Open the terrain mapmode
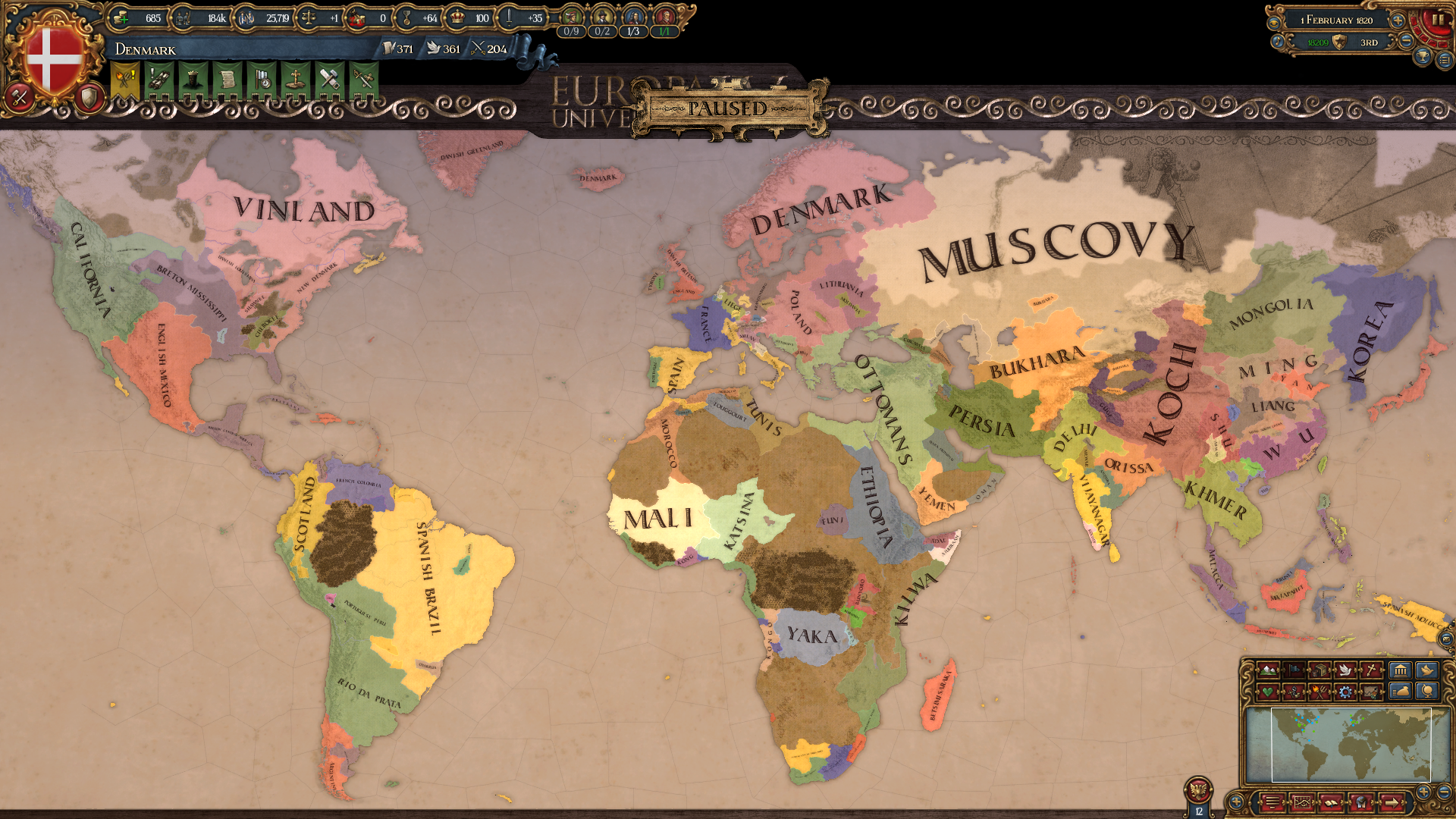The height and width of the screenshot is (819, 1456). 1267,670
